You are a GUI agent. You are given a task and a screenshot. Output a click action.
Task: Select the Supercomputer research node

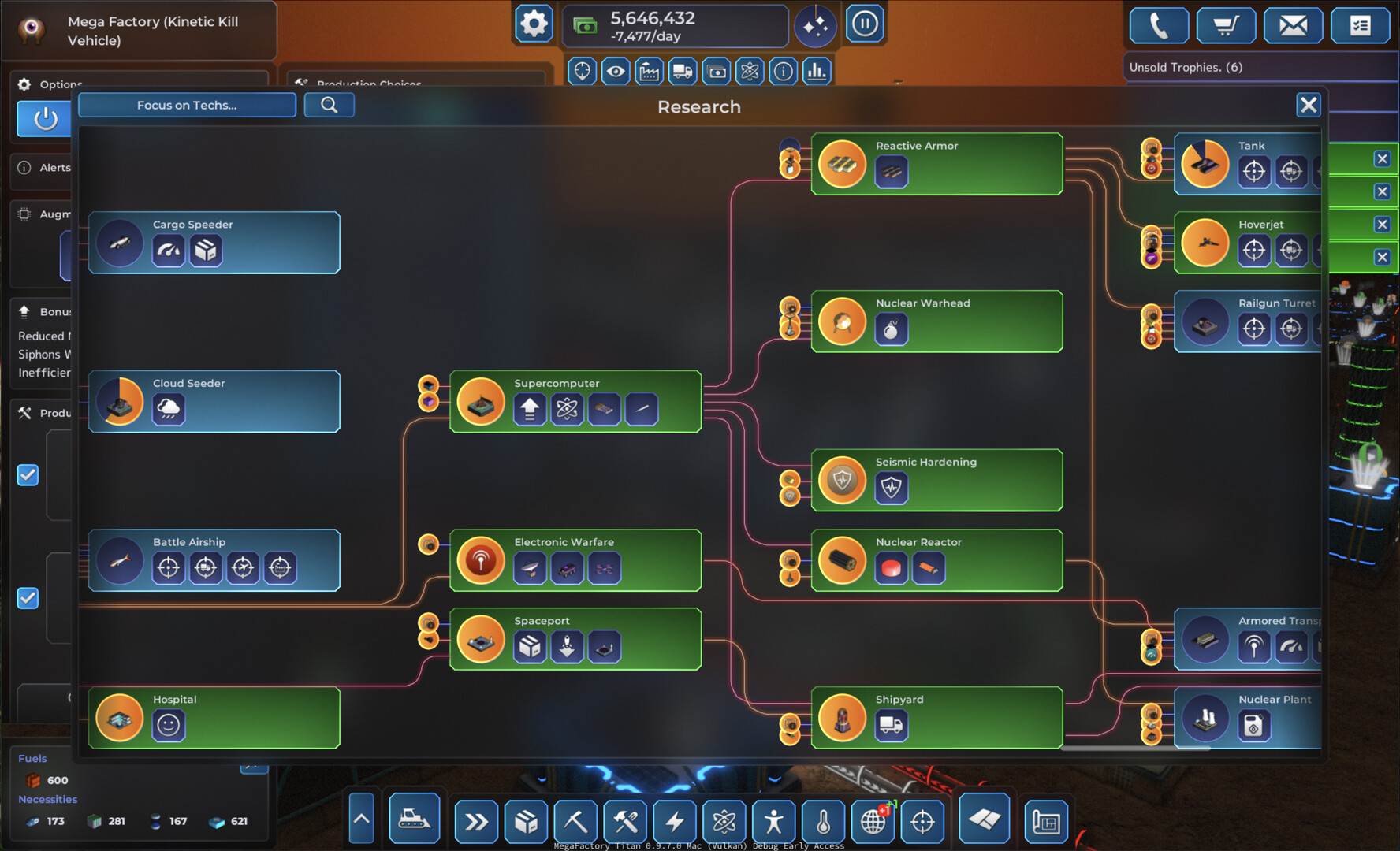575,401
